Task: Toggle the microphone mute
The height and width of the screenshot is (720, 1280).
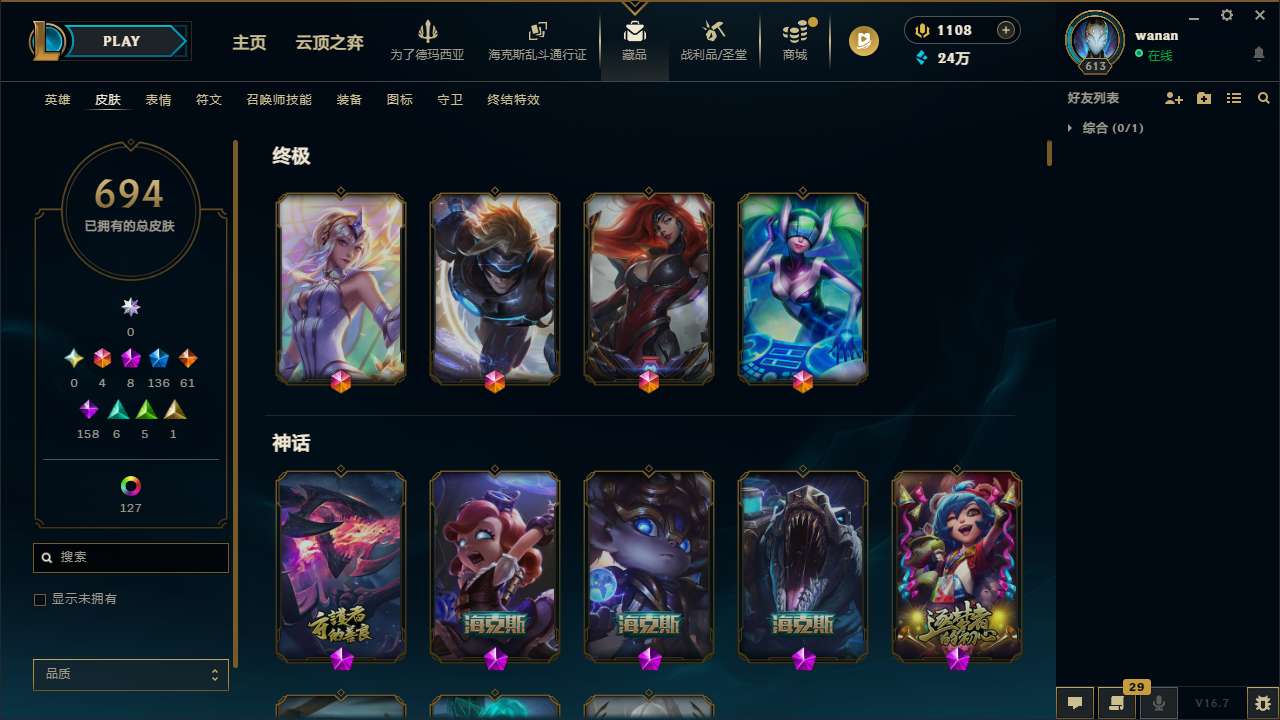Action: [x=1159, y=702]
